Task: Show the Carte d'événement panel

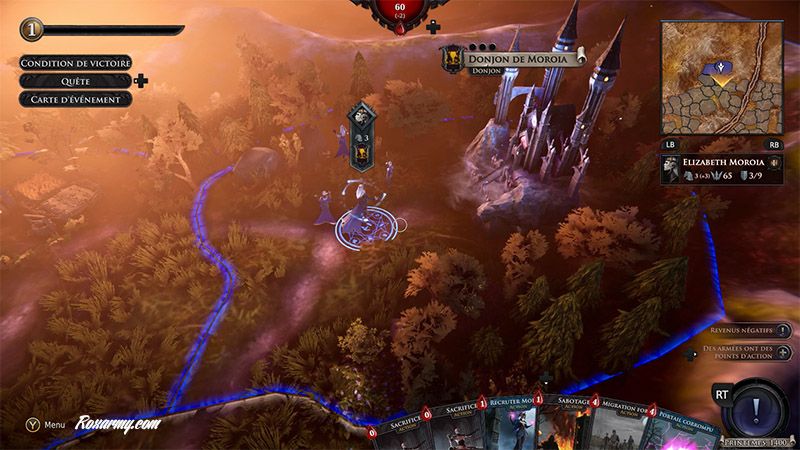Action: click(75, 99)
